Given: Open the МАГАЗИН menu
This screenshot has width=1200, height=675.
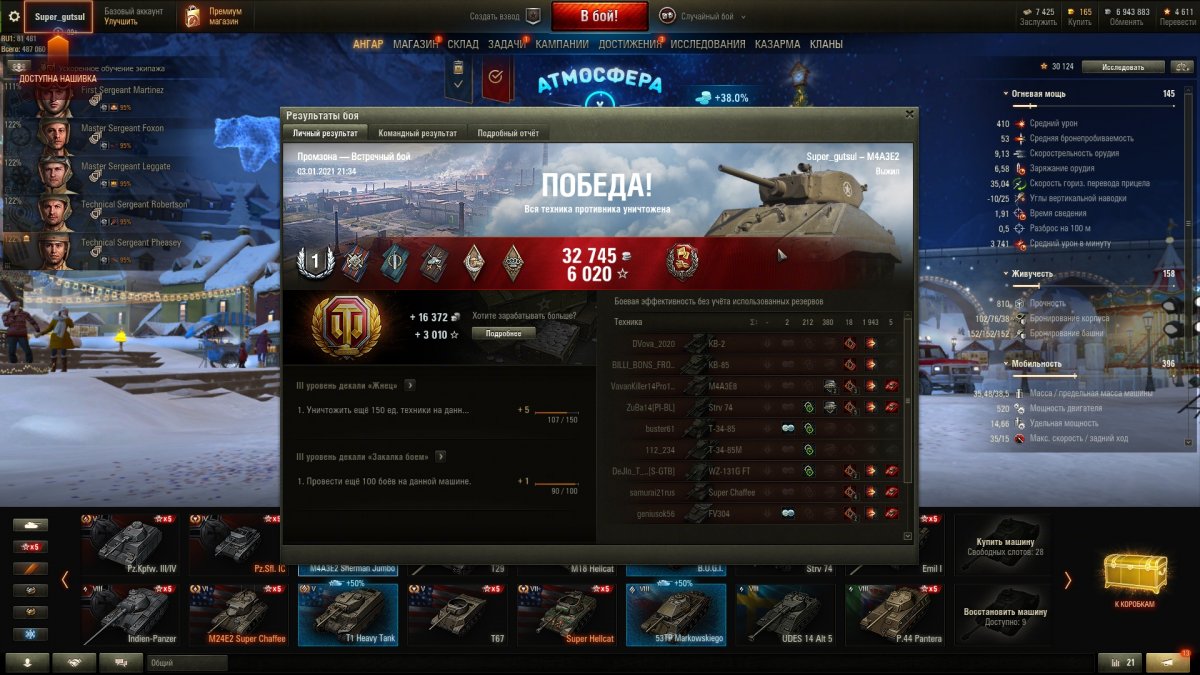Looking at the screenshot, I should click(x=415, y=44).
